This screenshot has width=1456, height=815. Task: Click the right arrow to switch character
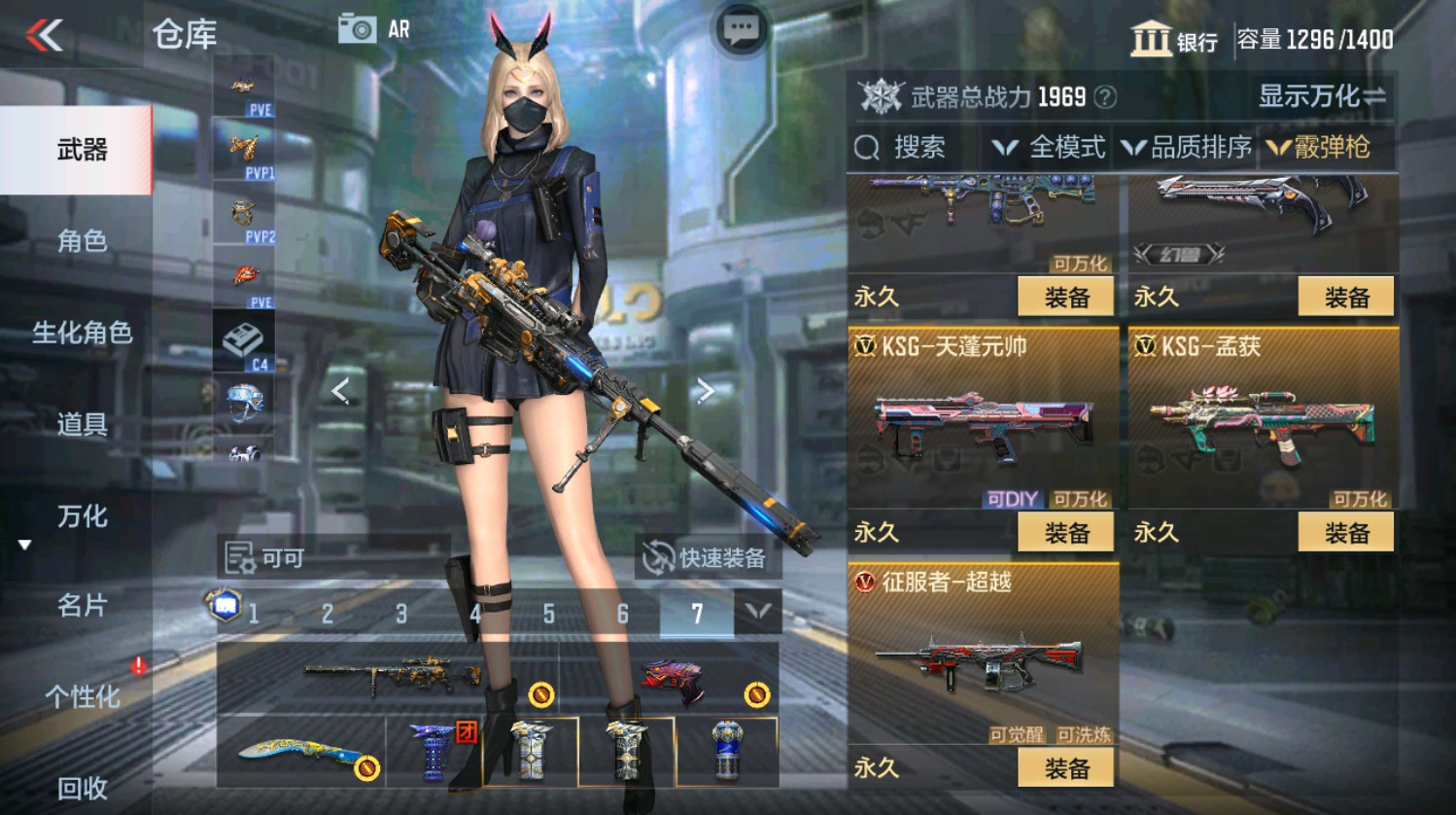pyautogui.click(x=706, y=389)
